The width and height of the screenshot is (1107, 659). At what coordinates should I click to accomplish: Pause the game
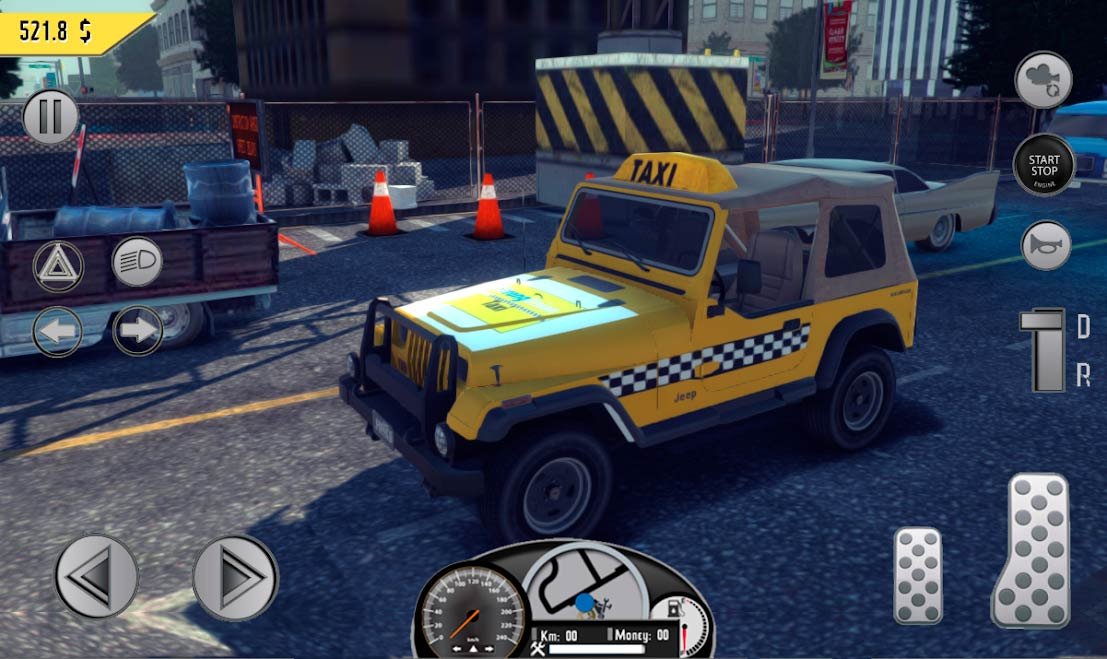click(x=50, y=116)
